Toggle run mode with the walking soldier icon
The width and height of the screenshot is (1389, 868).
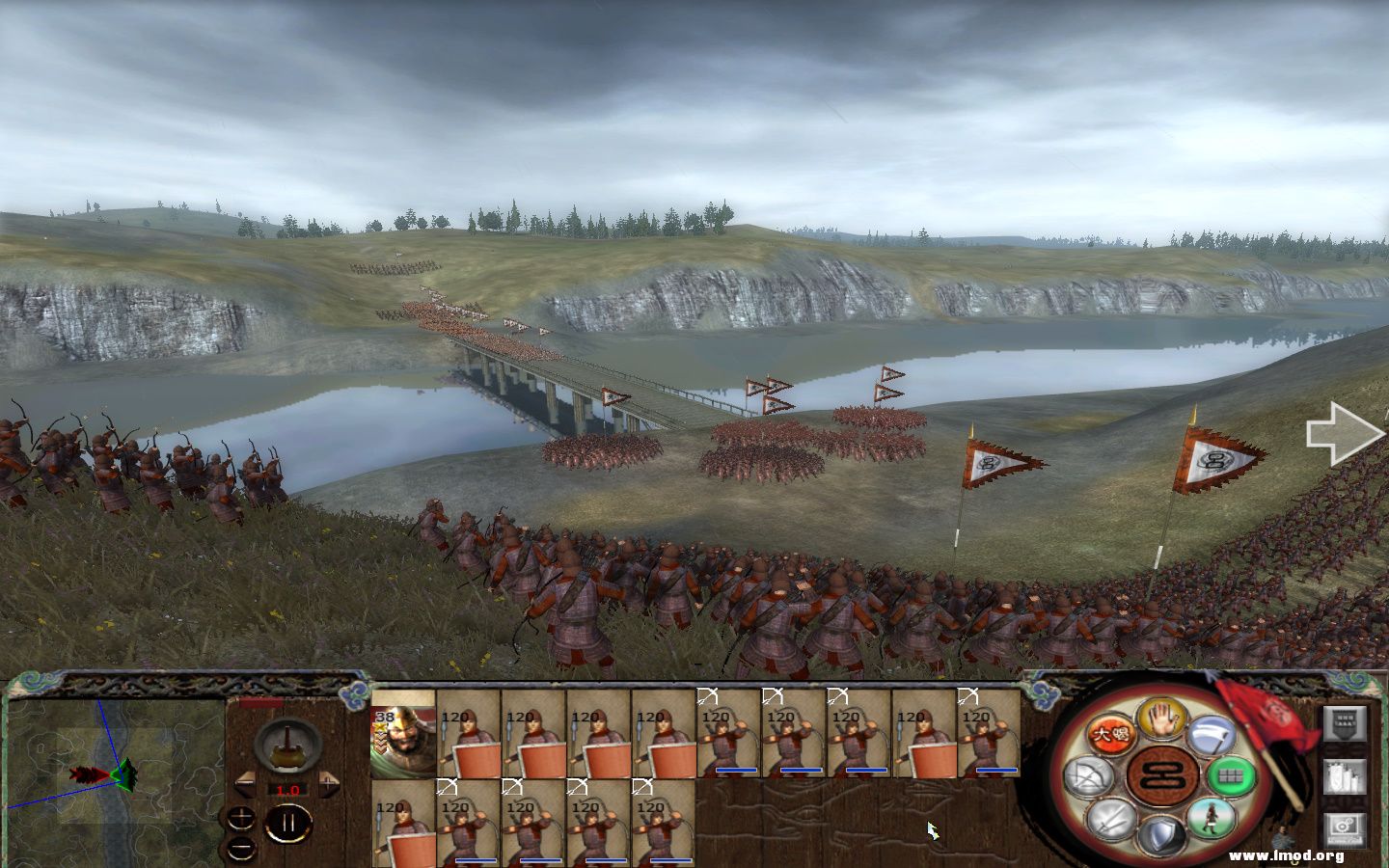(1212, 820)
